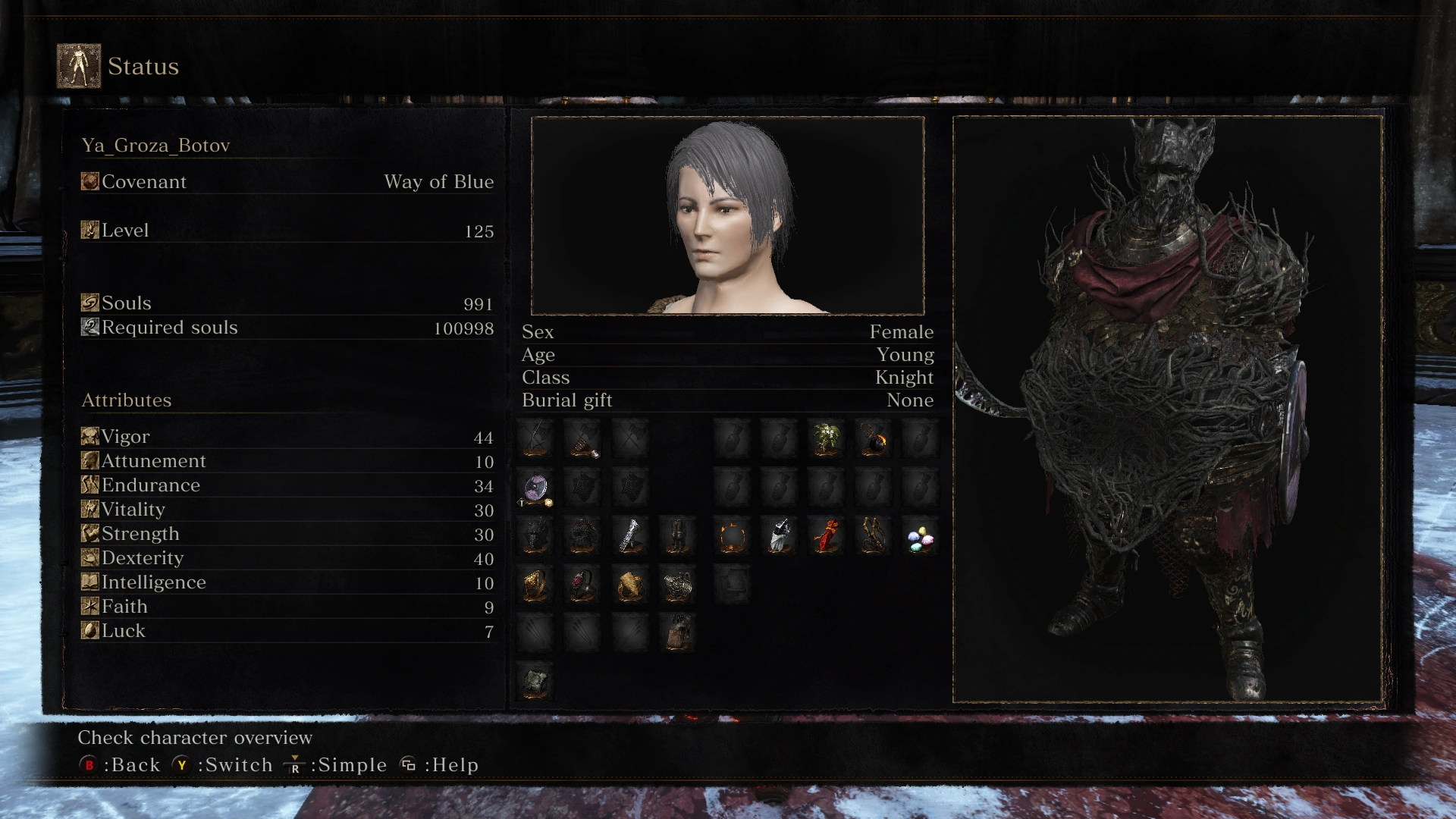Select the Covenant row showing Way of Blue
1456x819 pixels.
pos(287,182)
